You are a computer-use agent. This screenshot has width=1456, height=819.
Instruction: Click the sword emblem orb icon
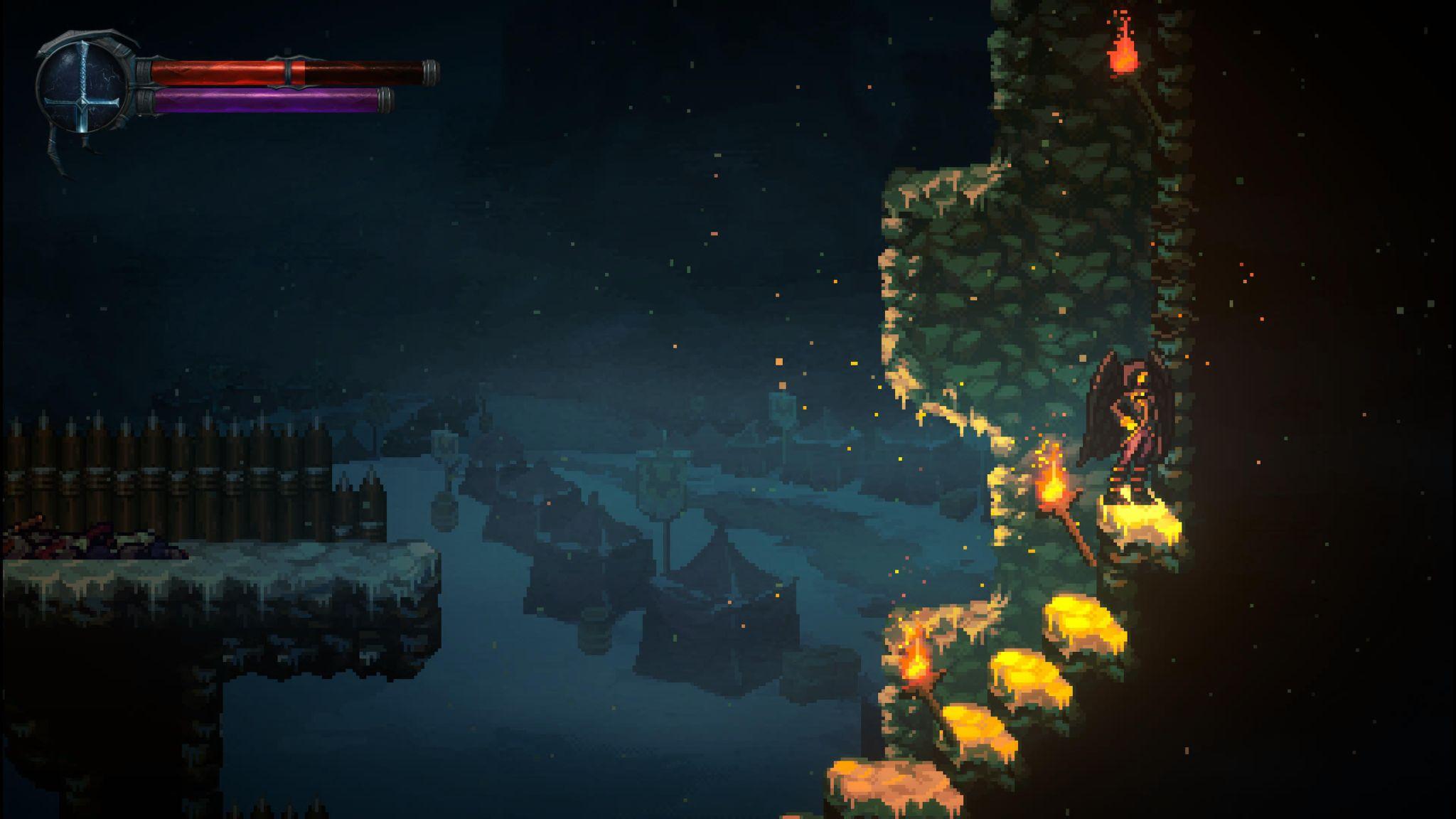(x=82, y=87)
